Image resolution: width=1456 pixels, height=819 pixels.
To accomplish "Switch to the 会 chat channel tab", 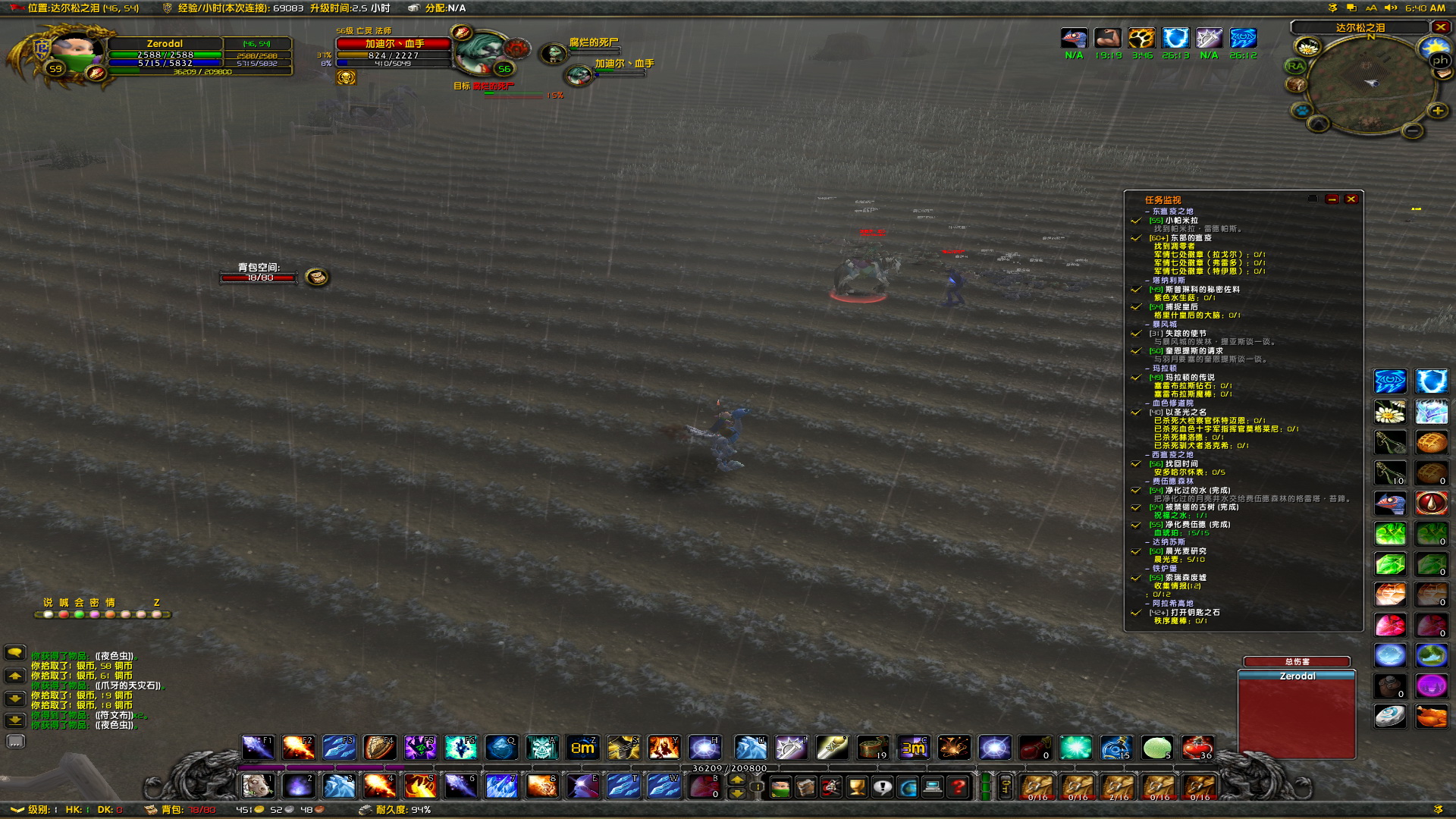I will (x=79, y=603).
